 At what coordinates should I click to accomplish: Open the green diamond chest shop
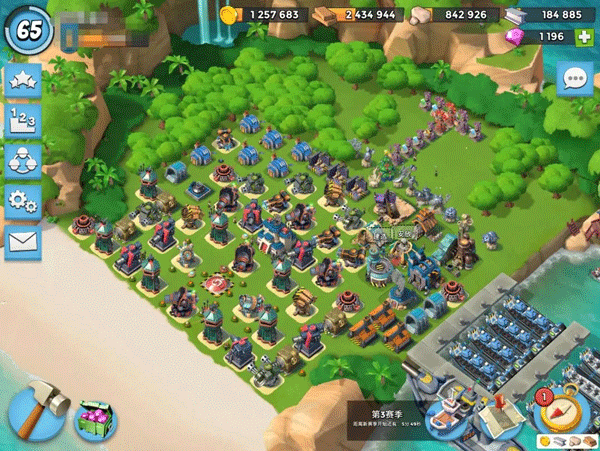[x=95, y=420]
